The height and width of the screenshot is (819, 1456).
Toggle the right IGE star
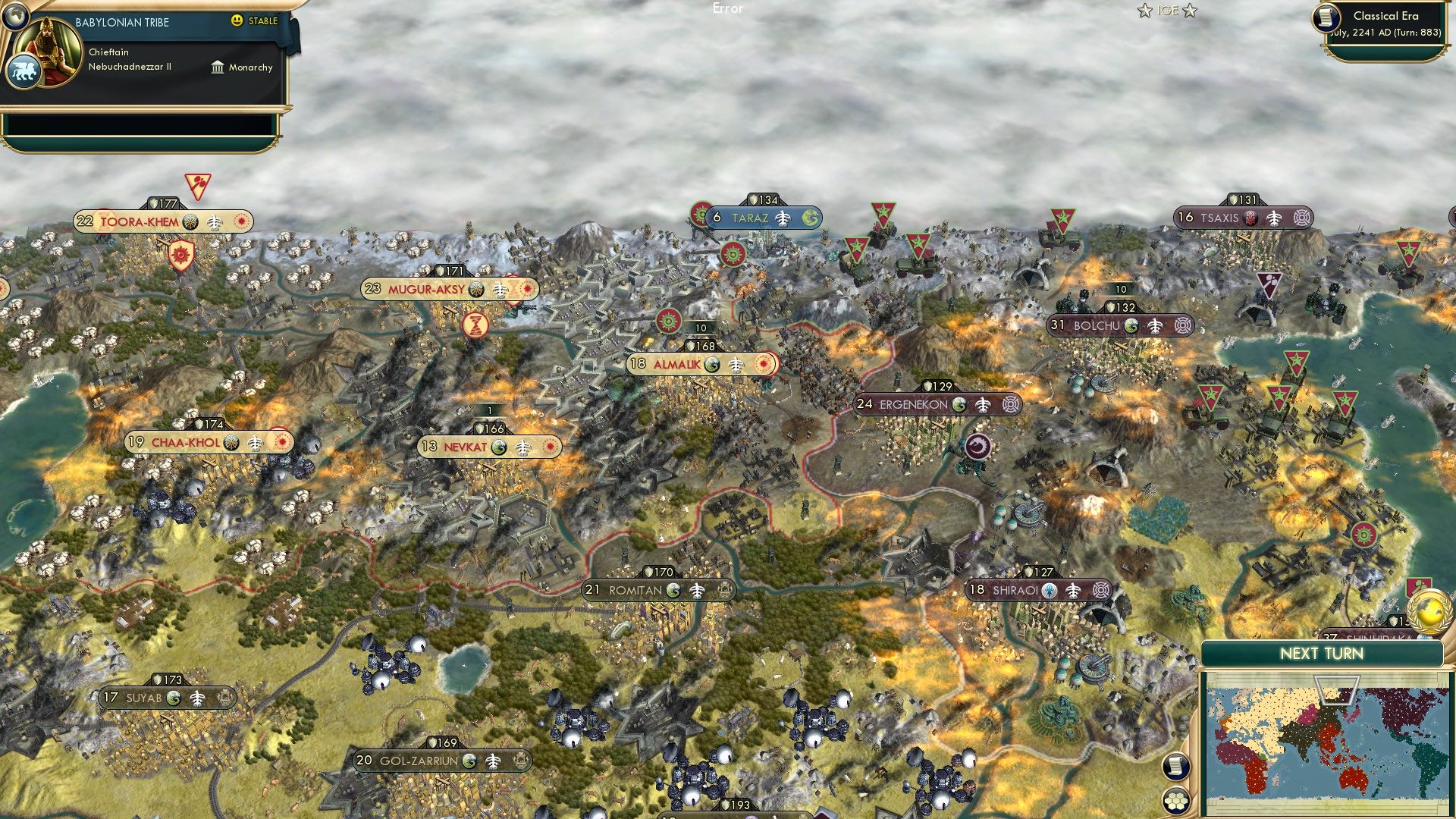point(1189,11)
